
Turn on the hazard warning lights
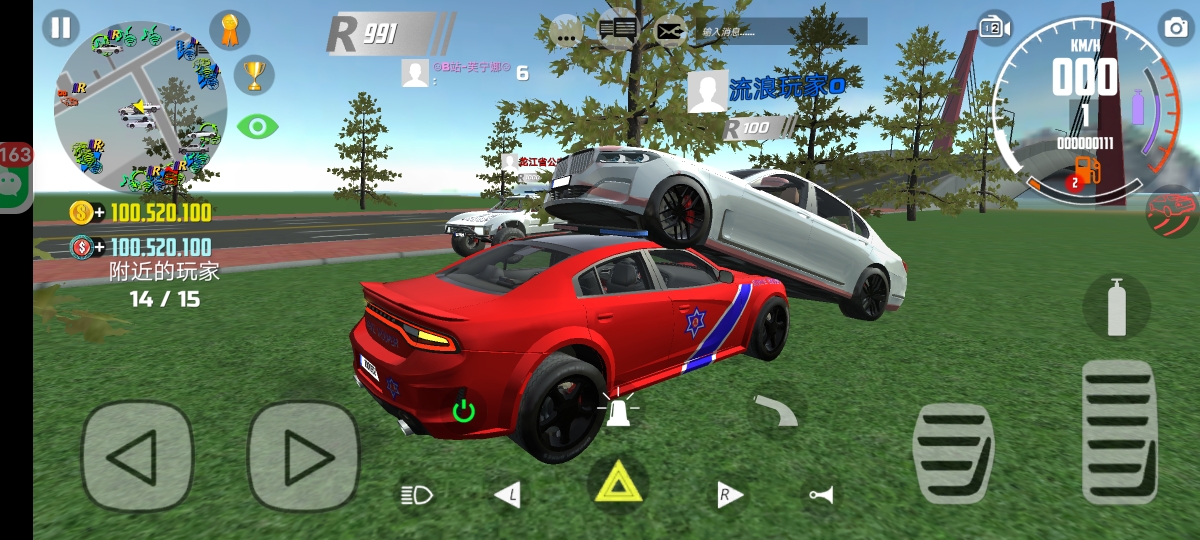click(617, 484)
